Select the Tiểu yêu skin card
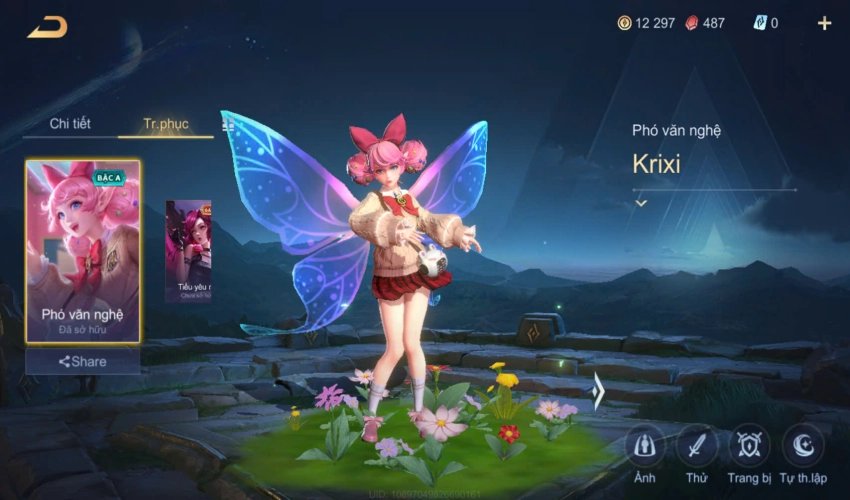 tap(189, 251)
